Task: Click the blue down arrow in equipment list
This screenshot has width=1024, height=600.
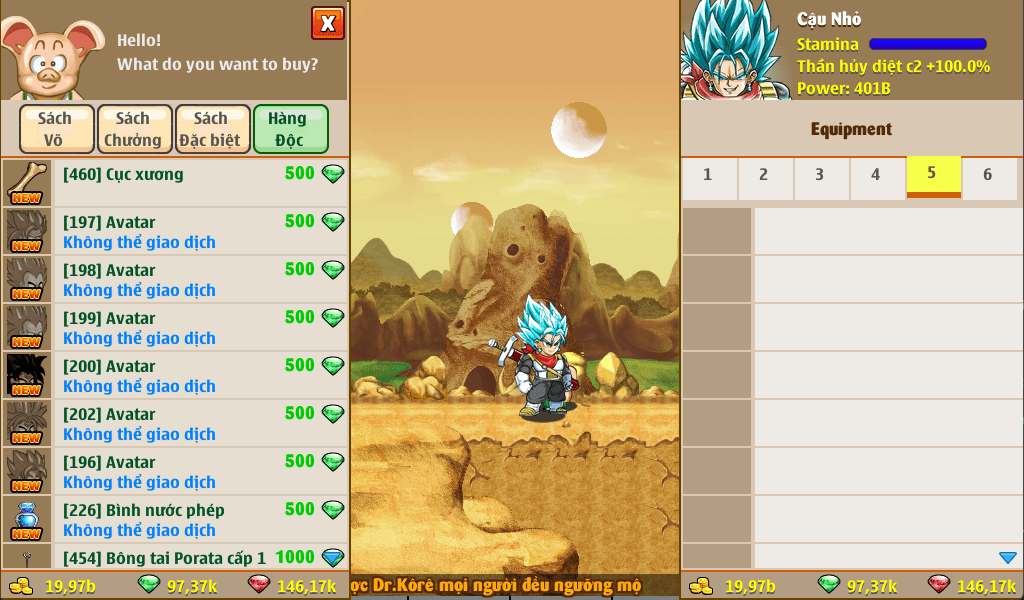Action: pyautogui.click(x=1007, y=557)
